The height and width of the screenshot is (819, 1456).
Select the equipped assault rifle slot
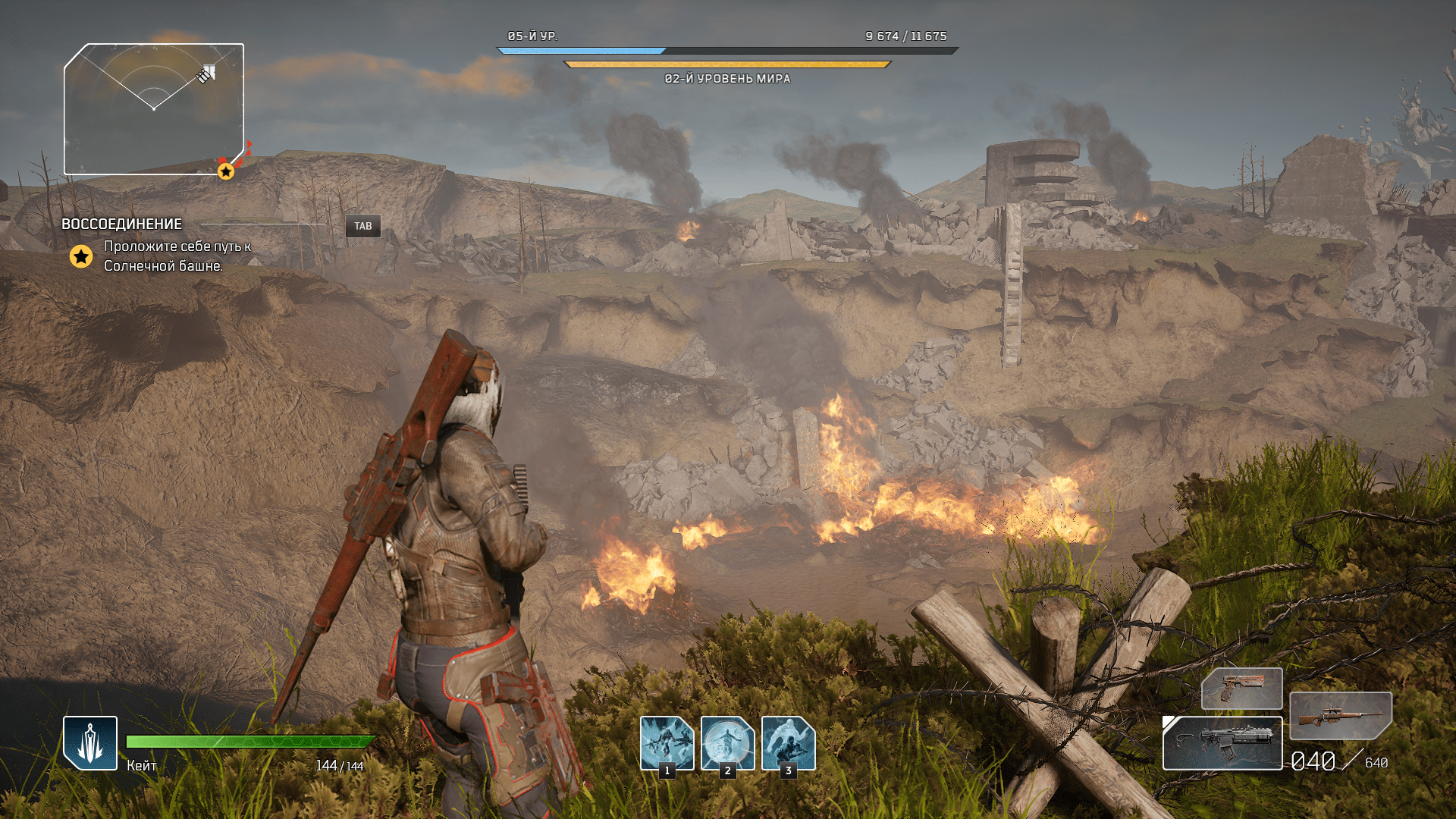tap(1222, 743)
